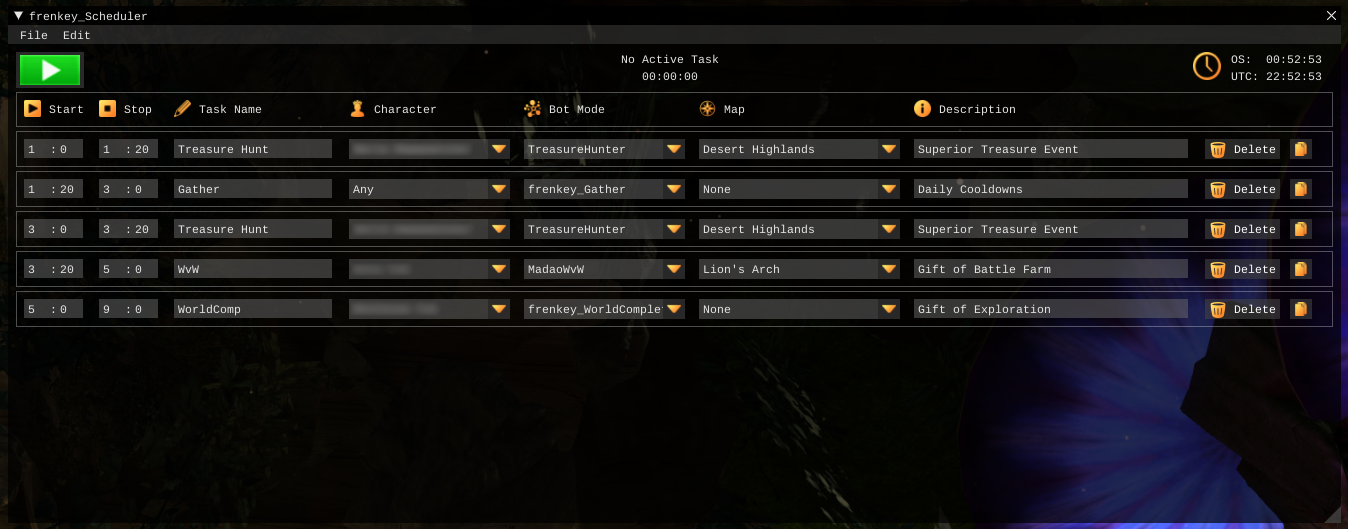Image resolution: width=1348 pixels, height=529 pixels.
Task: Edit the Gather task name field
Action: [252, 189]
